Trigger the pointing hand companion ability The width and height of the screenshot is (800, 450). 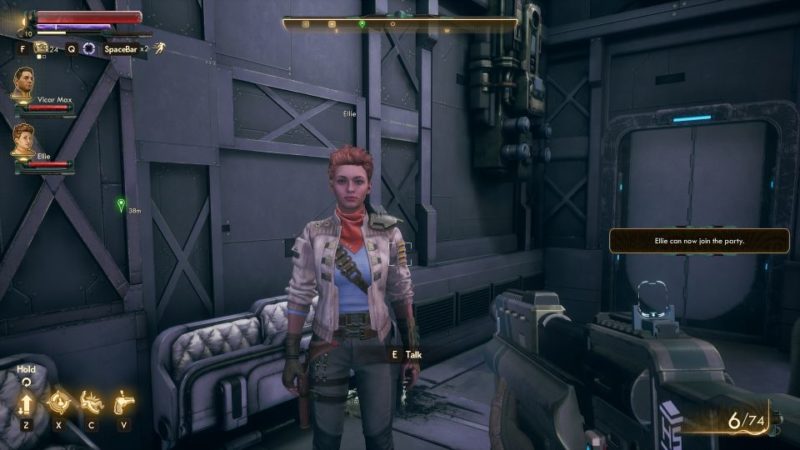pos(123,401)
